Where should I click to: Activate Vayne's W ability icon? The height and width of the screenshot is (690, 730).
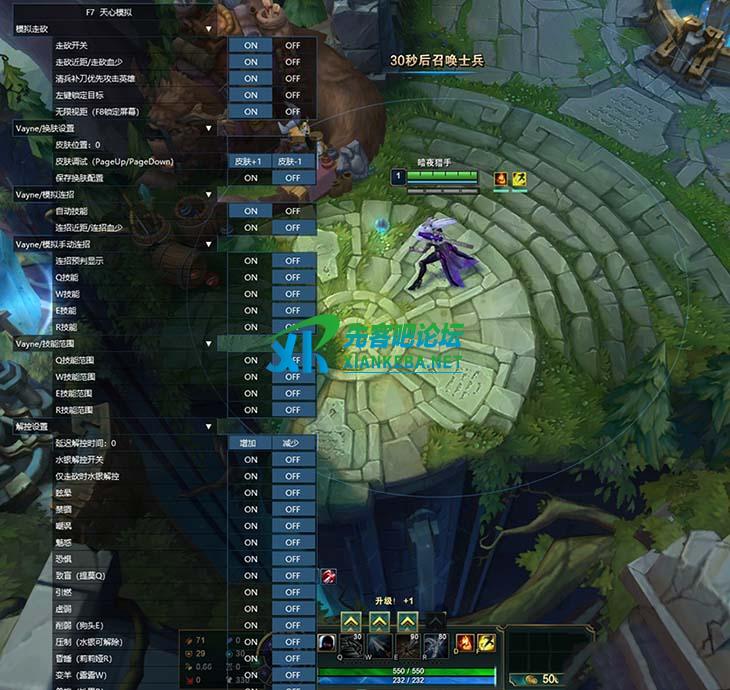(380, 642)
